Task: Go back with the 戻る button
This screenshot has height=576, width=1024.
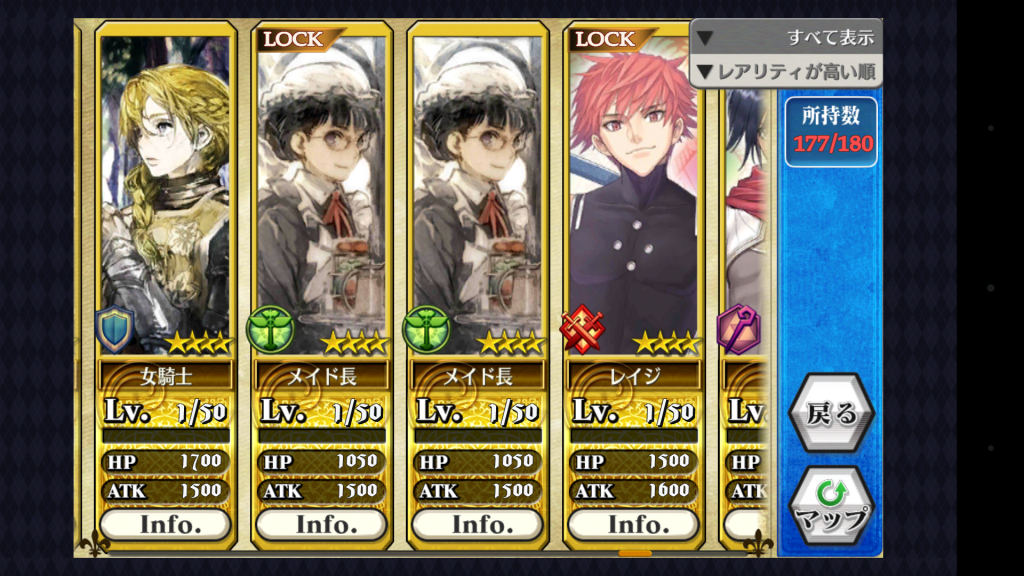Action: (831, 414)
